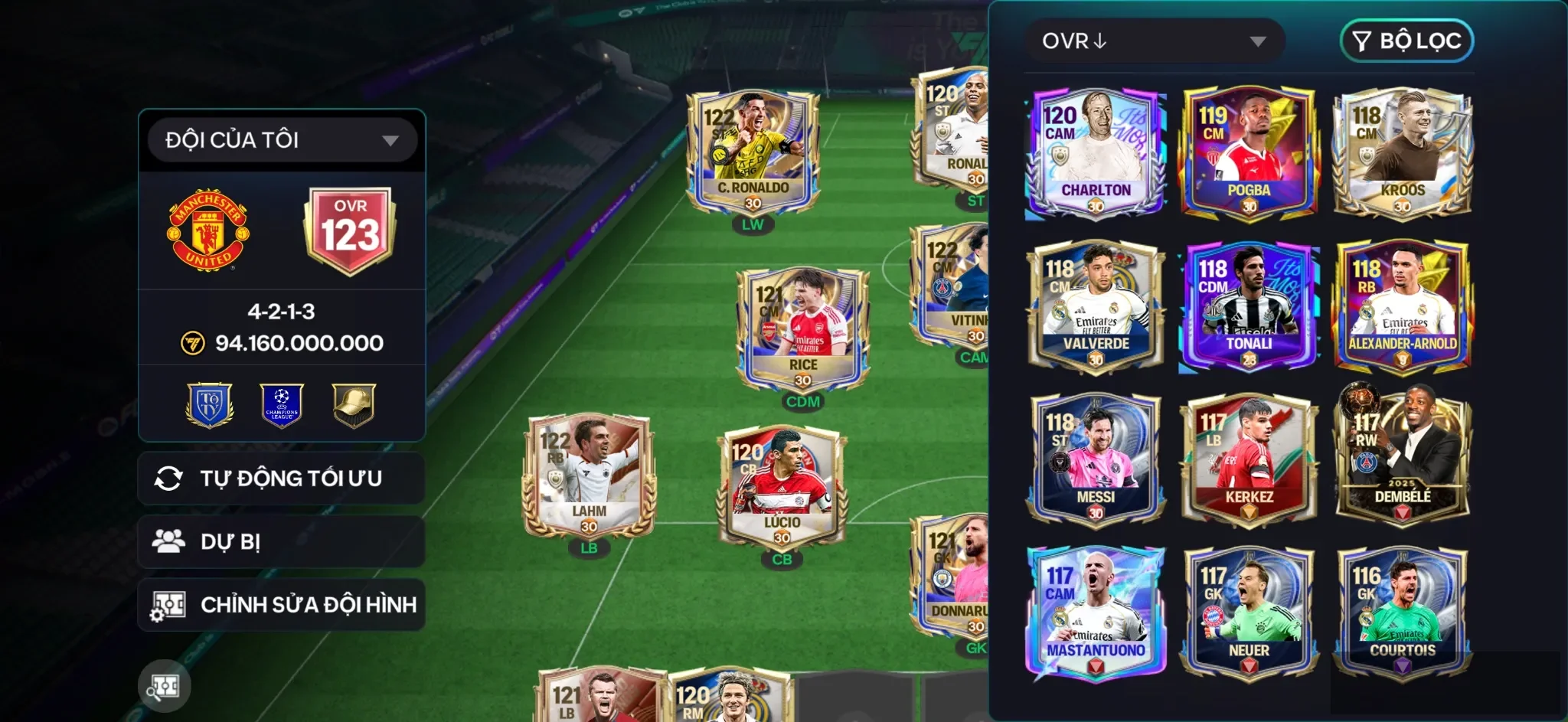
Task: Choose CHỈNH SỬA ĐỘI HÌNH formation editor
Action: [x=281, y=605]
